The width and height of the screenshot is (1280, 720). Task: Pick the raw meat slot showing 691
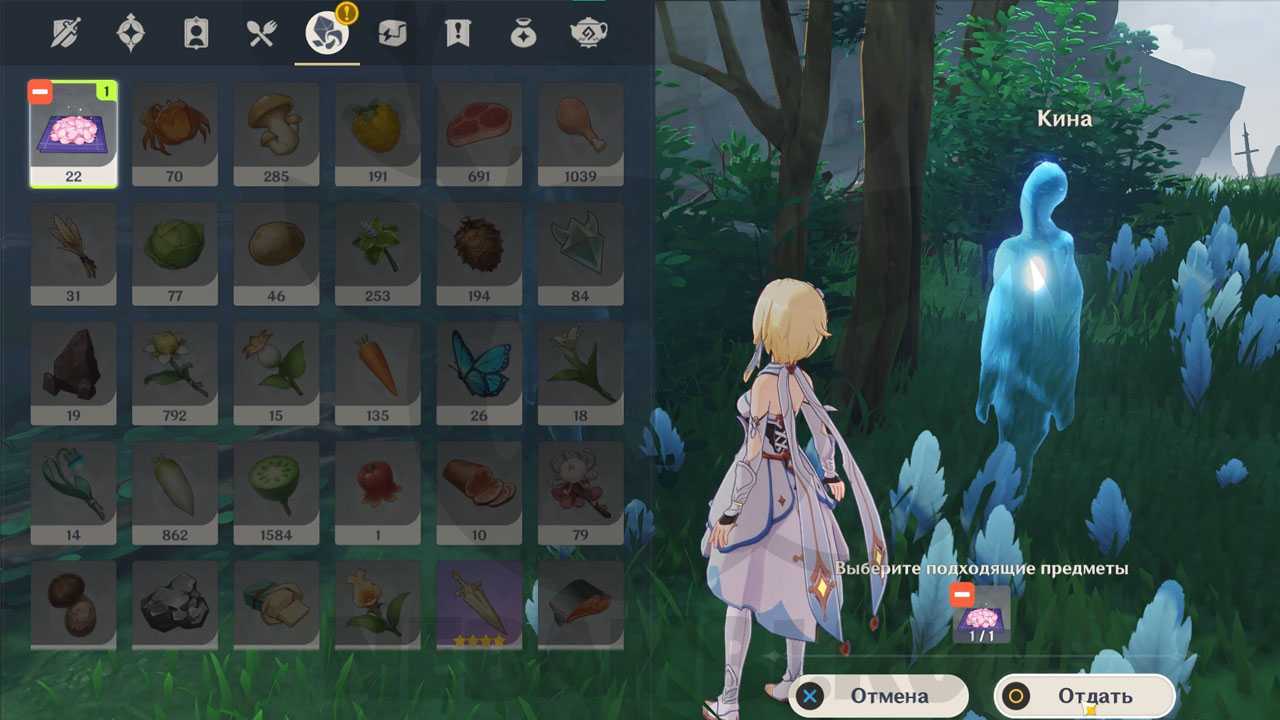(479, 134)
